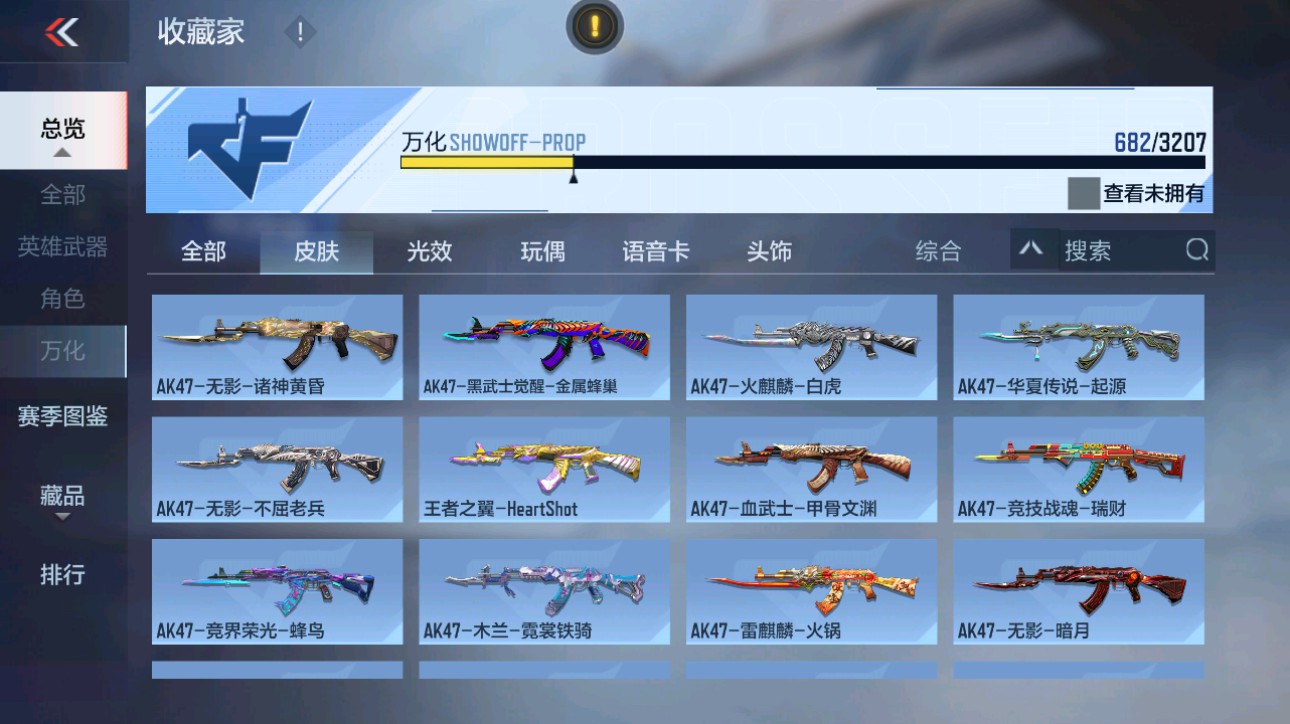Click the magnifier icon in the search bar
This screenshot has width=1290, height=724.
pyautogui.click(x=1196, y=251)
